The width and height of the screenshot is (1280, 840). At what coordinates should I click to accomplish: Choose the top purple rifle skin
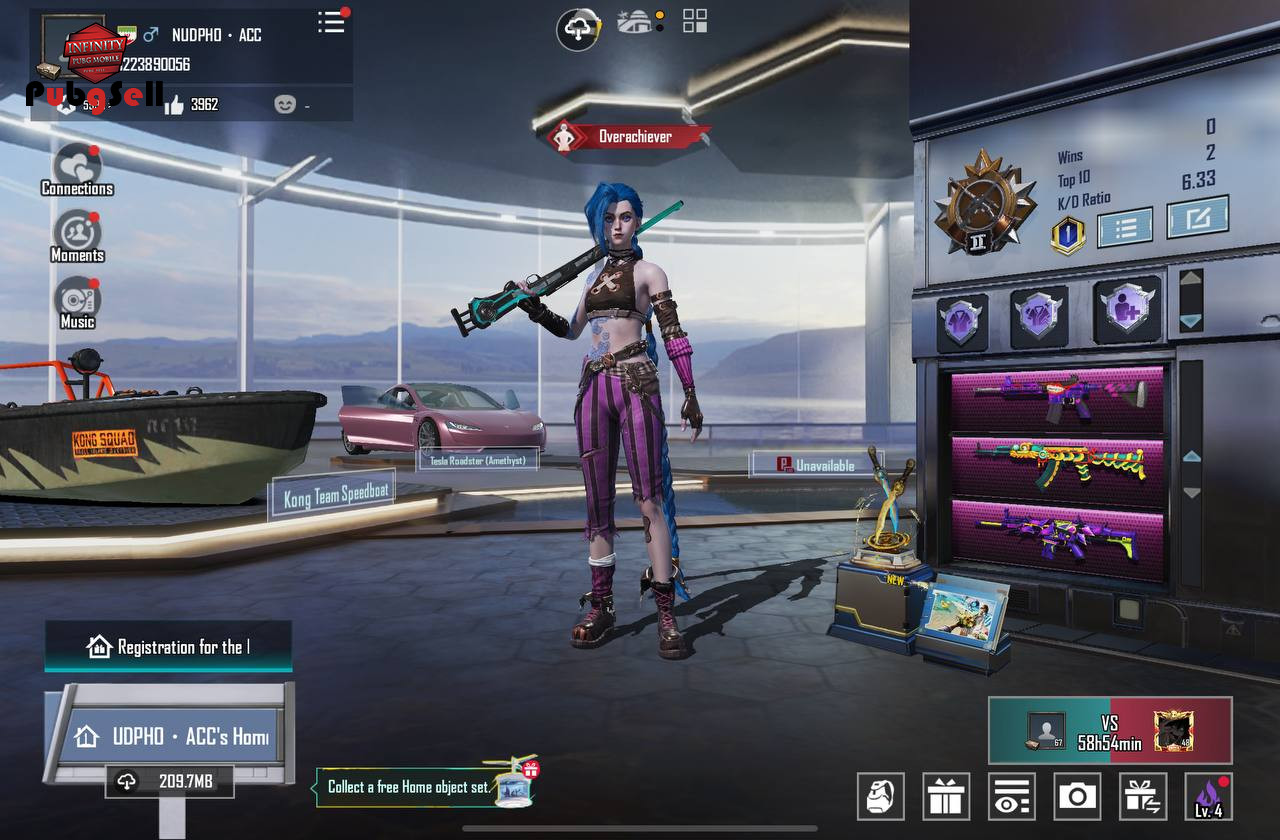coord(1058,398)
